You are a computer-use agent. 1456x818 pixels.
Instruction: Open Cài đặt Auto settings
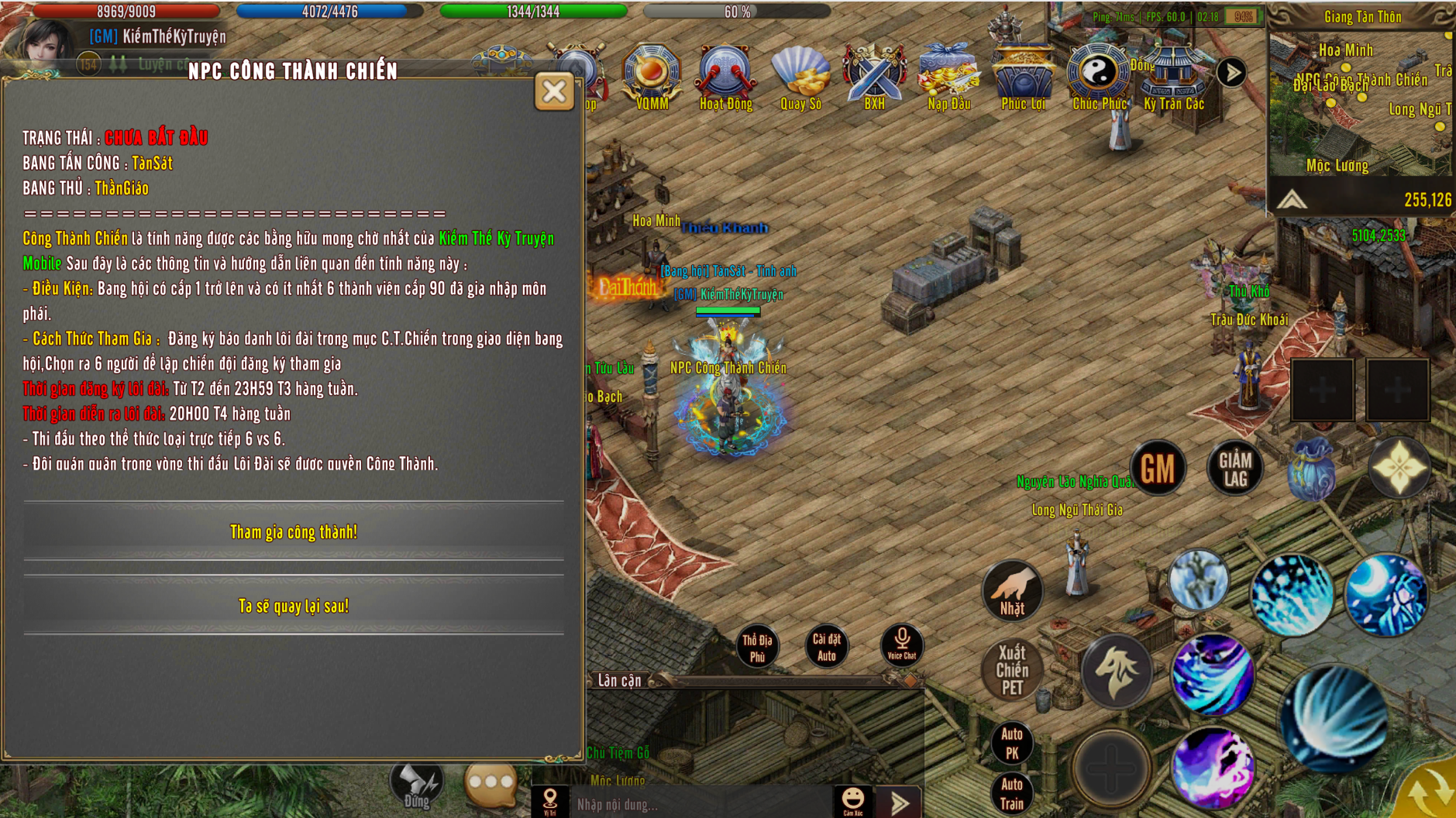pyautogui.click(x=826, y=647)
